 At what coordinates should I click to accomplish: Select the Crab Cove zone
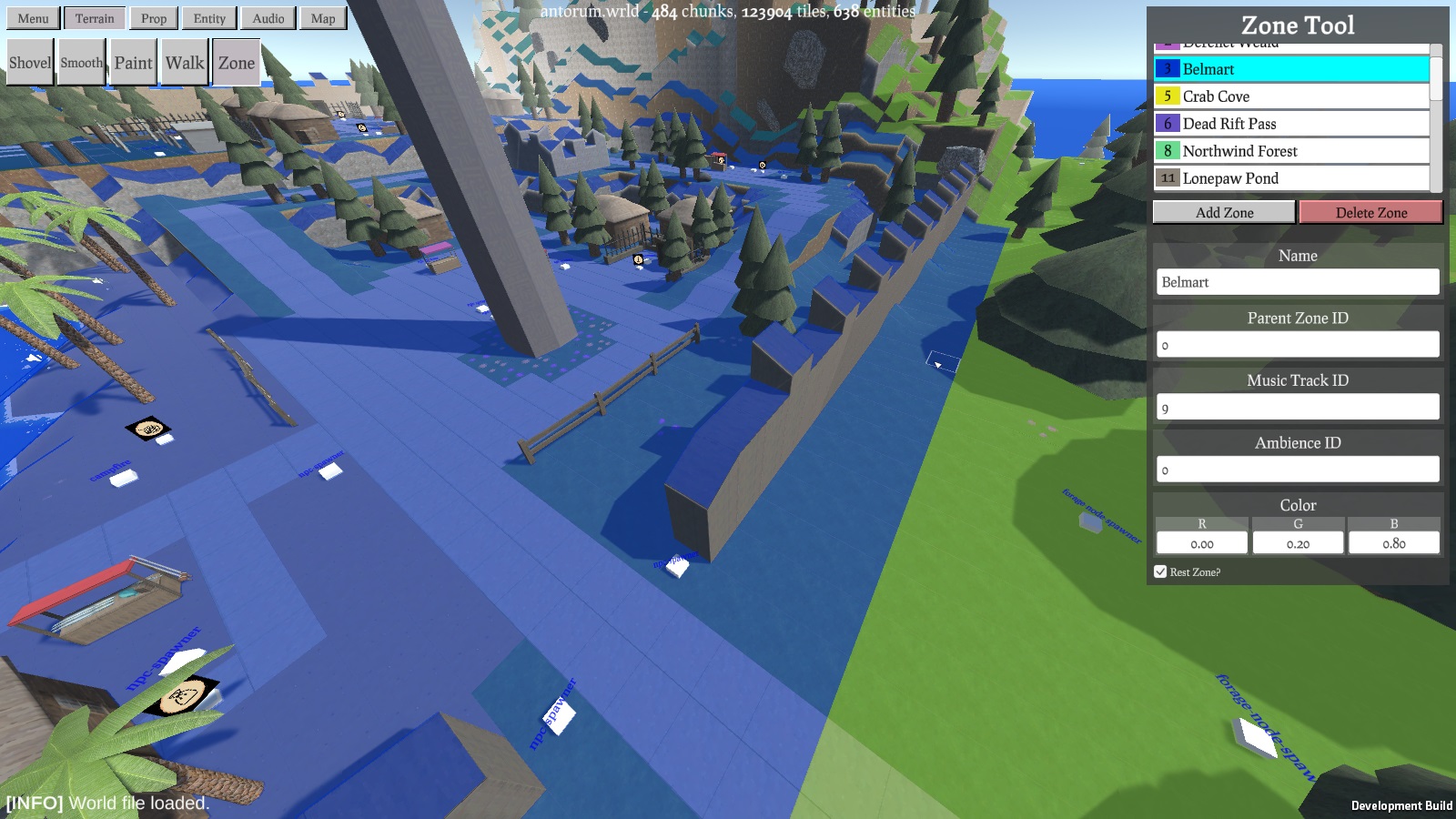point(1292,96)
